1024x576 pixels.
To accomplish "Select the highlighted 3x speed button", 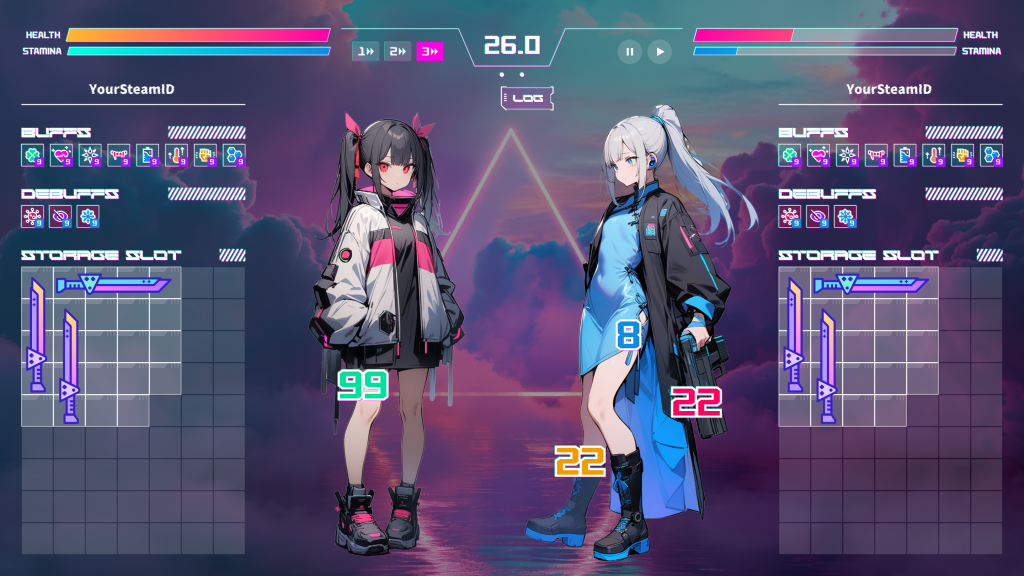I will [x=430, y=51].
